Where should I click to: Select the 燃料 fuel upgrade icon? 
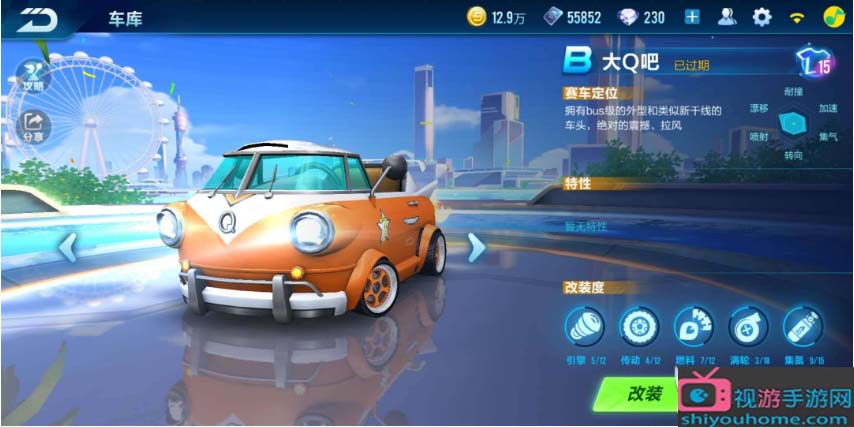click(692, 327)
